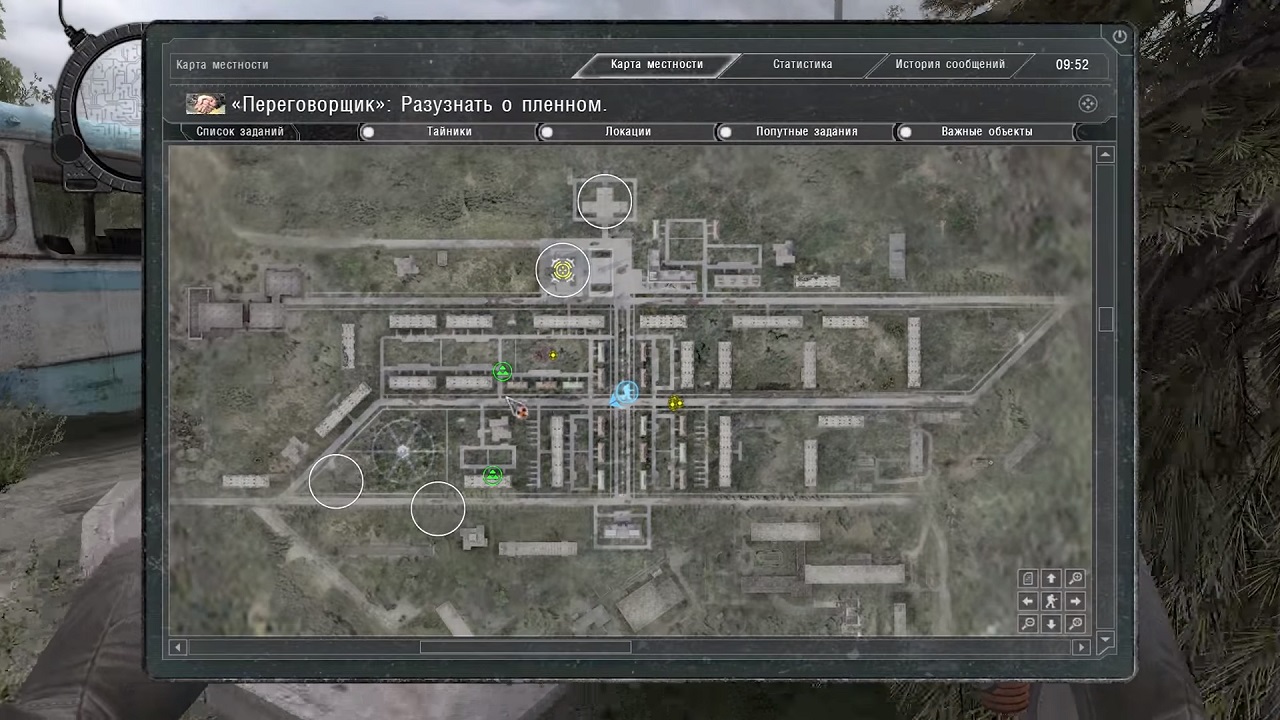This screenshot has width=1280, height=720.
Task: Close the PDA with the power button
Action: point(1119,37)
